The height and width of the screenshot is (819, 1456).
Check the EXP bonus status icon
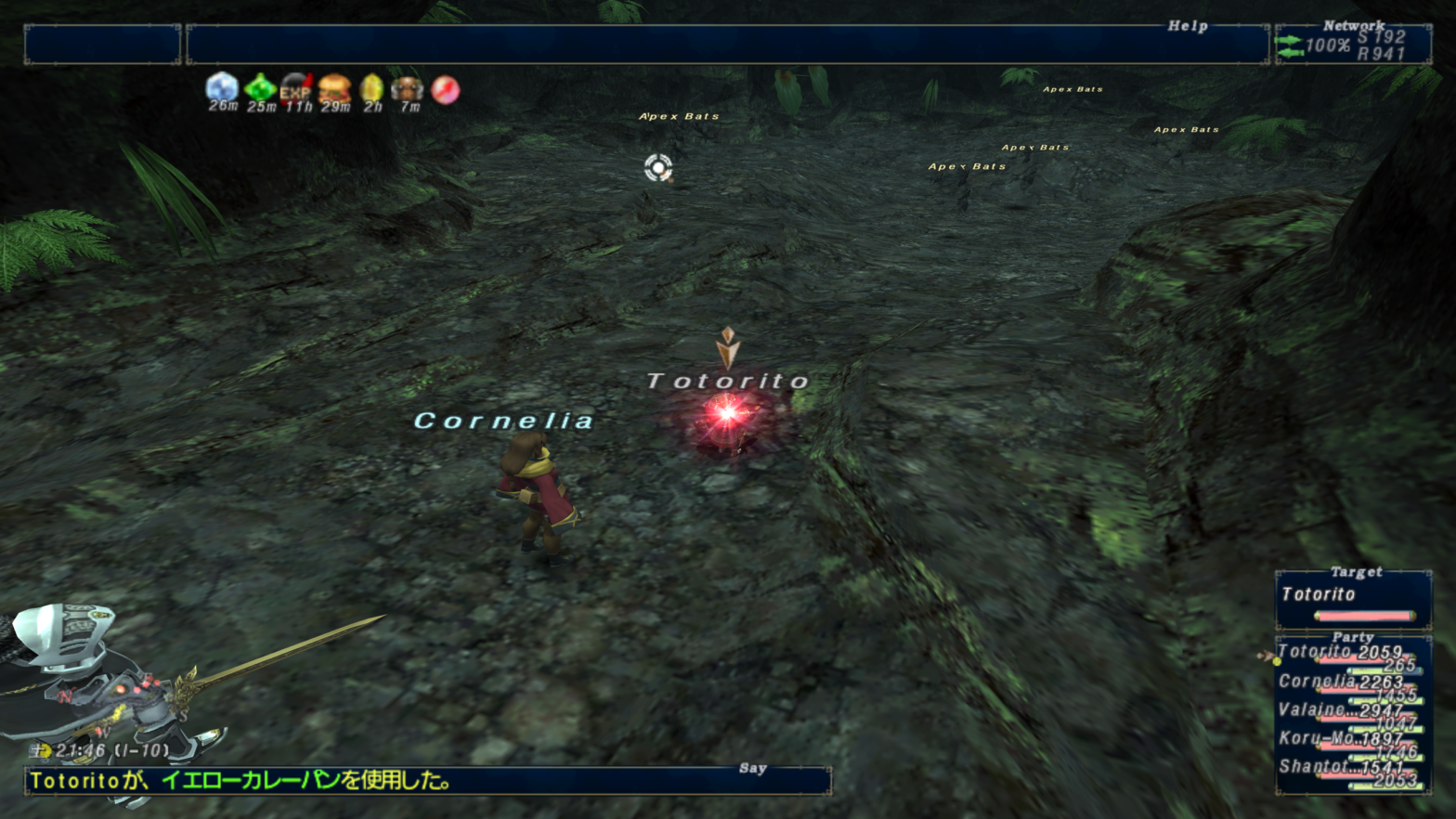point(296,89)
